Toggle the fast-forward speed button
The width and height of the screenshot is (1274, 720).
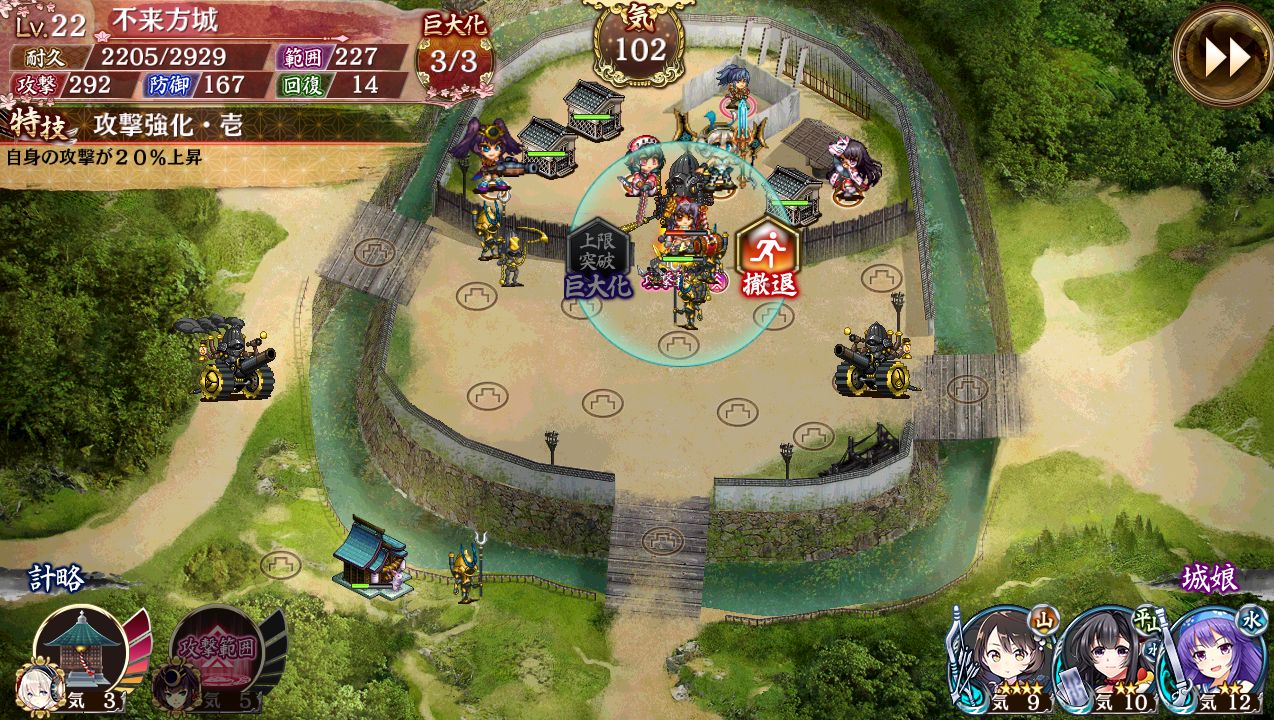(1226, 56)
